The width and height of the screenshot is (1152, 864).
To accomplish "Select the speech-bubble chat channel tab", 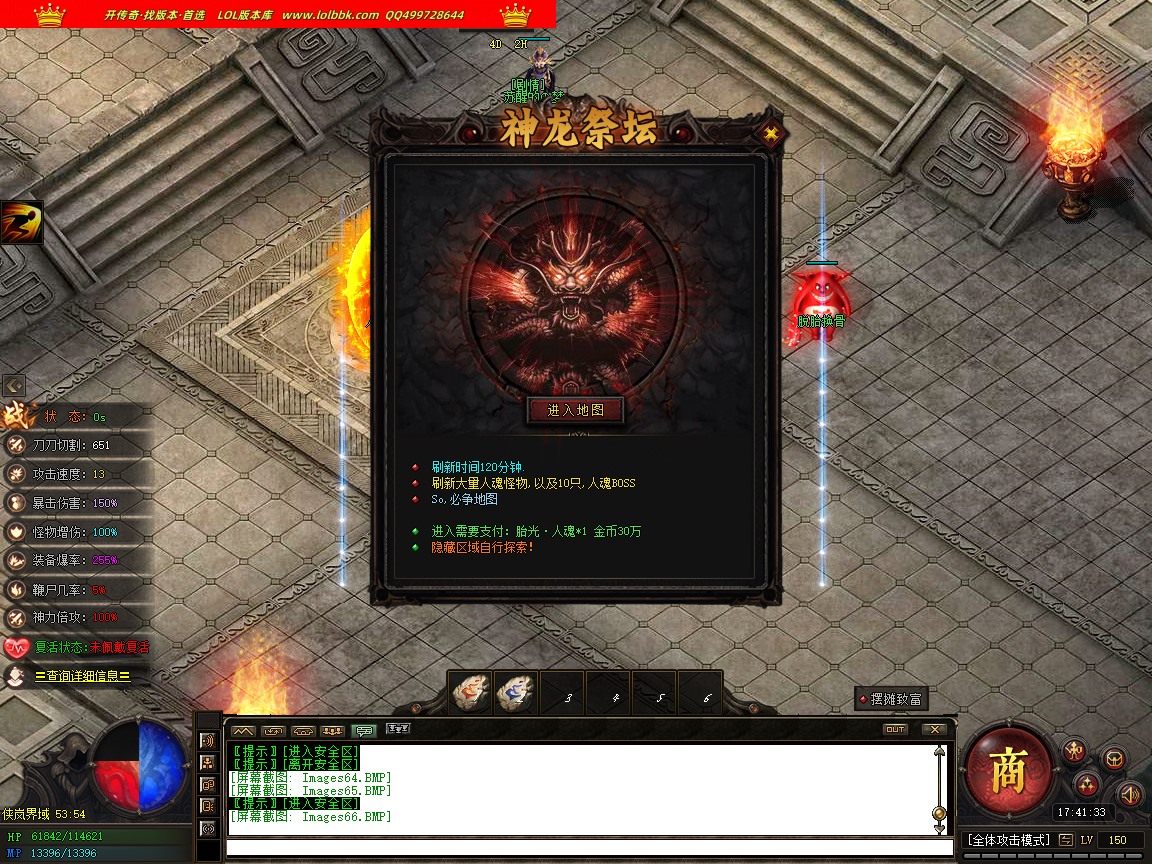I will (364, 731).
